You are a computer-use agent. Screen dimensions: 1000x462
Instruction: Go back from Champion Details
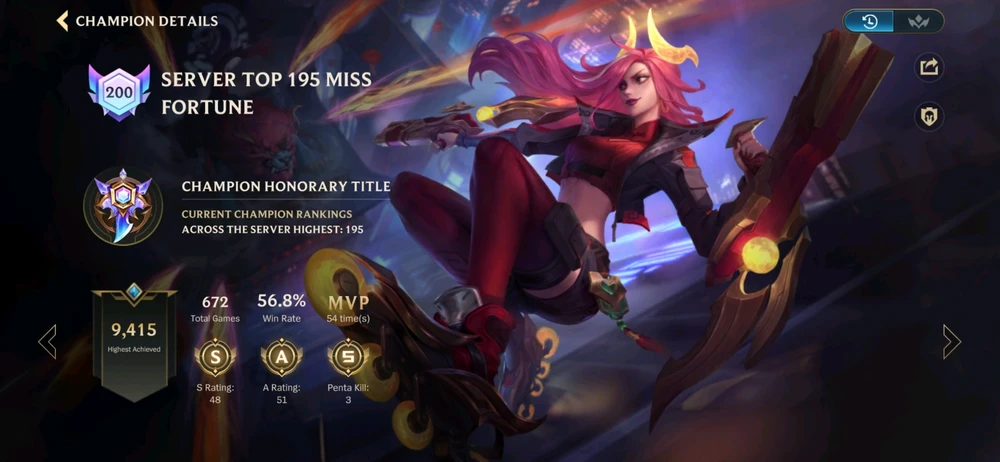(x=63, y=21)
